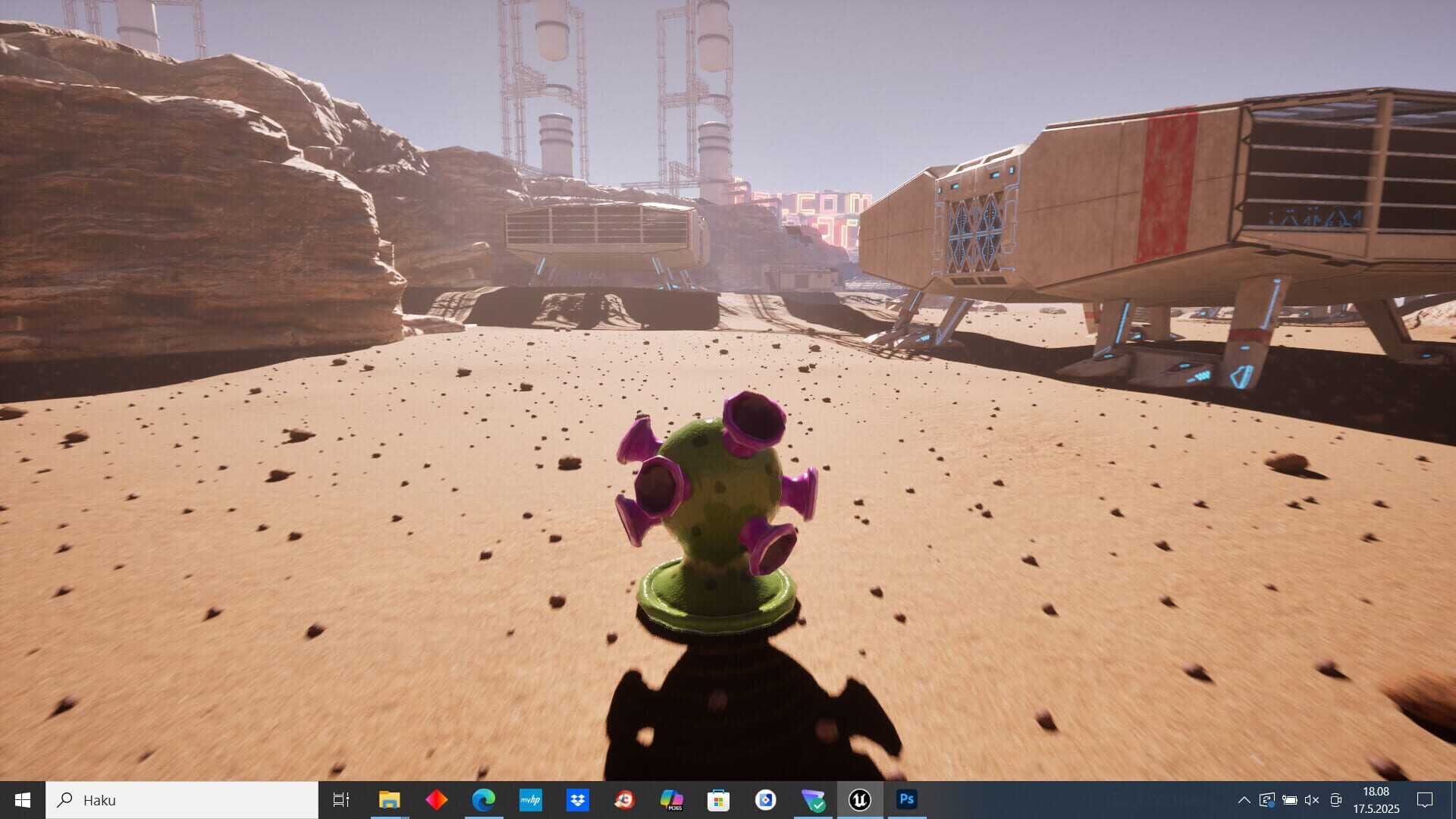Open Microsoft 365 Copilot
1456x819 pixels.
coord(671,799)
